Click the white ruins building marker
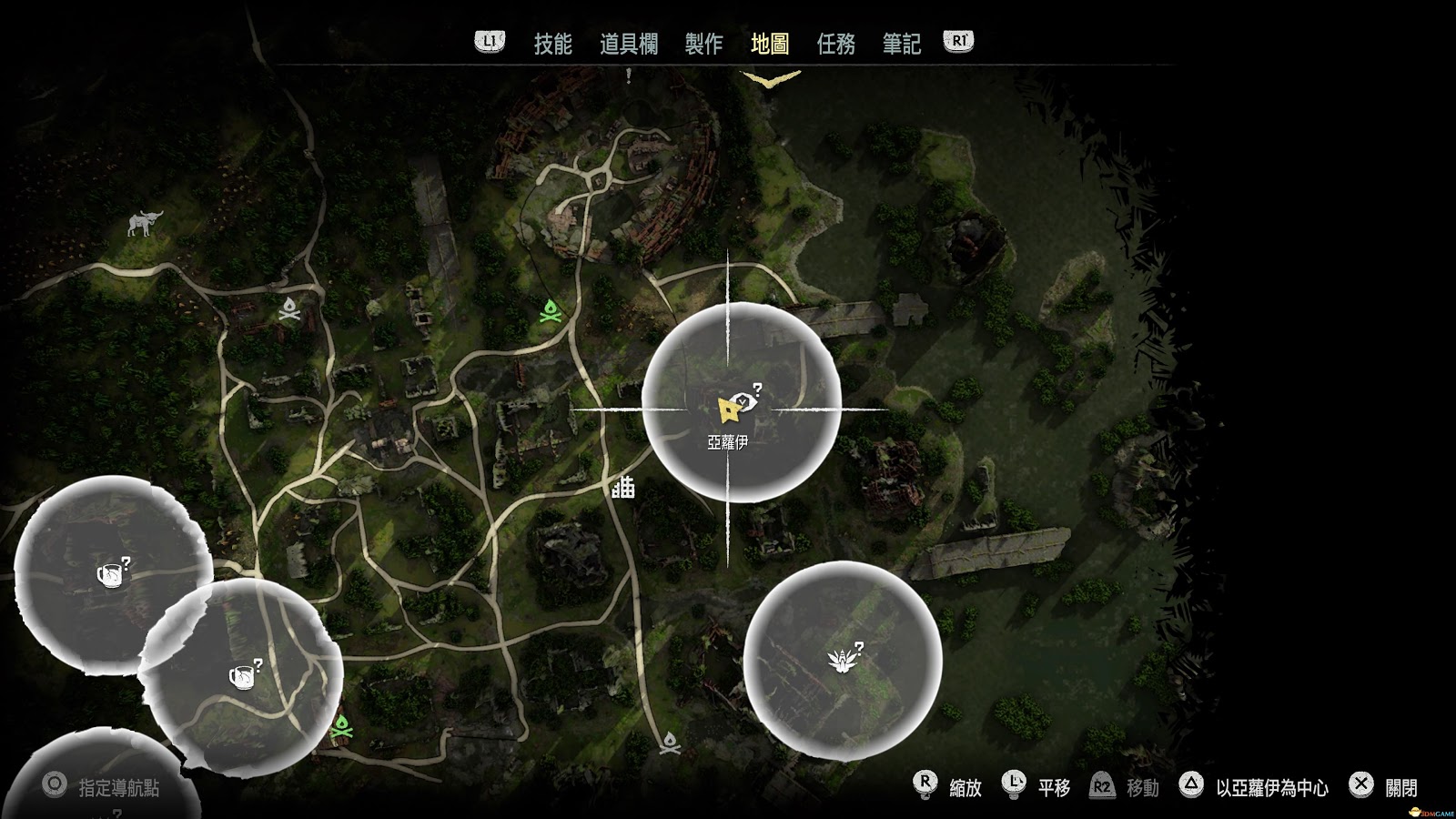 tap(623, 489)
